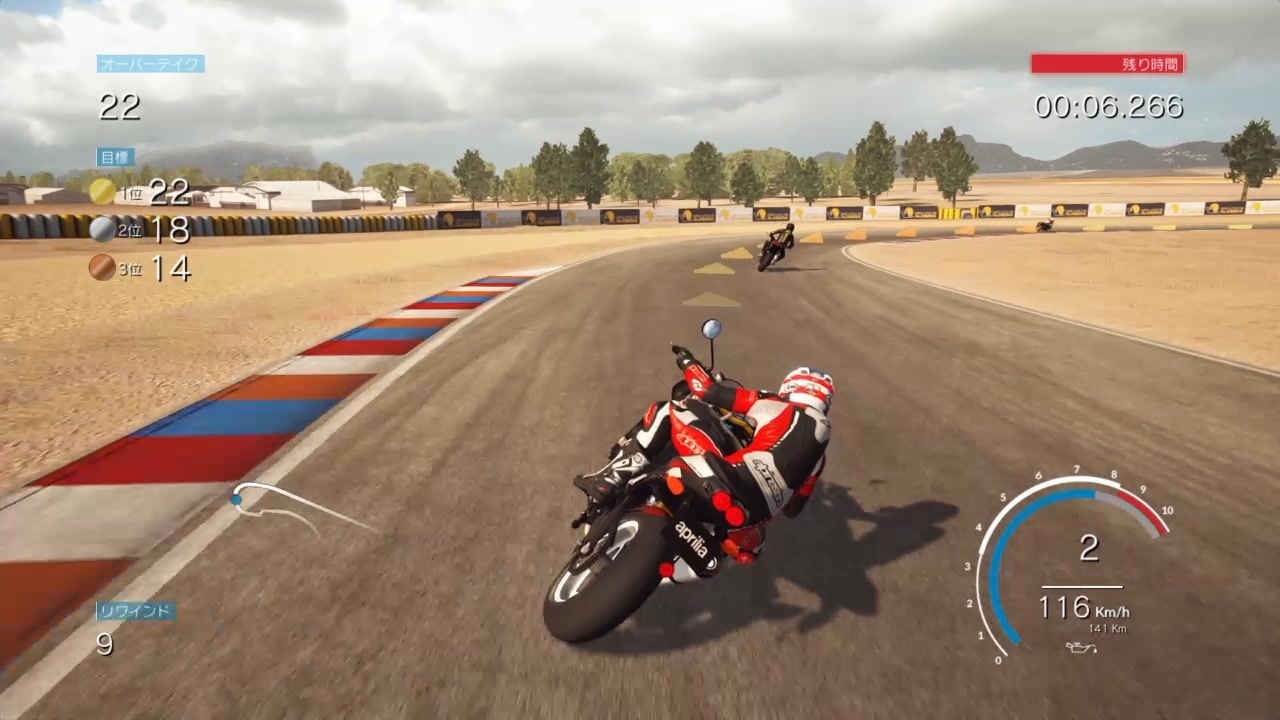Click the bronze medal icon for 3位
The height and width of the screenshot is (720, 1280).
tap(103, 268)
